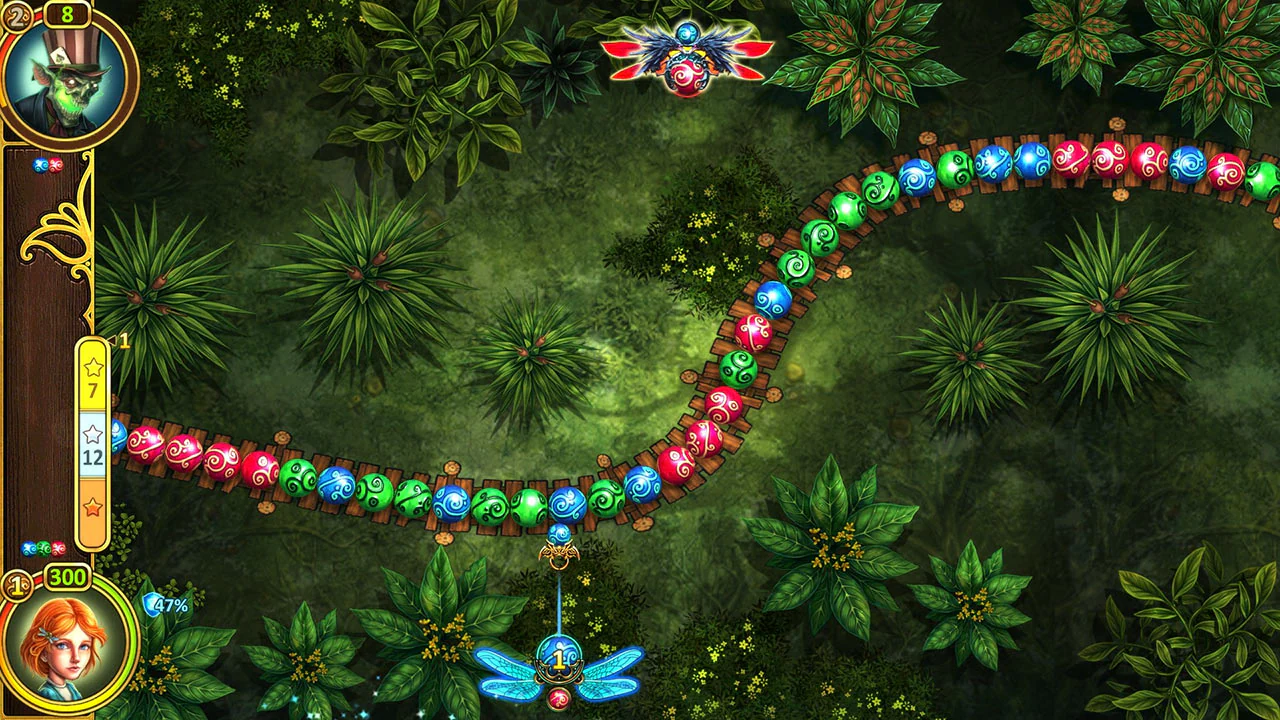Click the star at the top of progress bar
The width and height of the screenshot is (1280, 720).
[92, 368]
